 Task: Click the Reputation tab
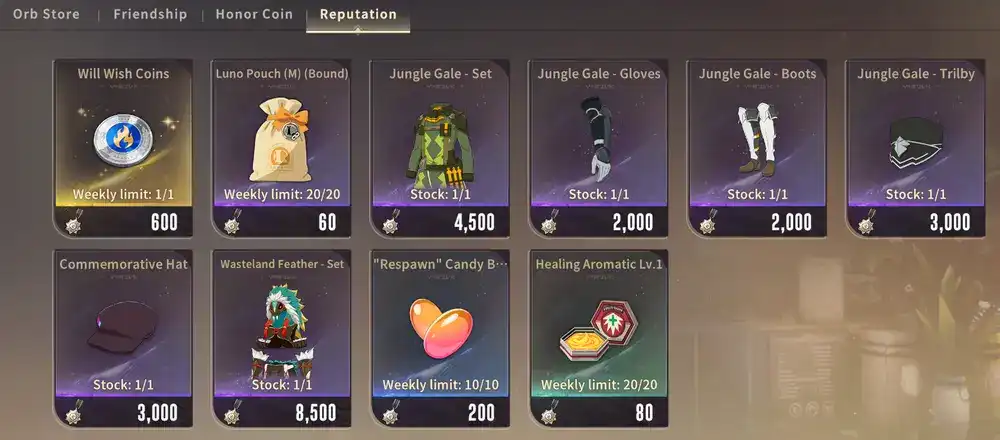[358, 15]
